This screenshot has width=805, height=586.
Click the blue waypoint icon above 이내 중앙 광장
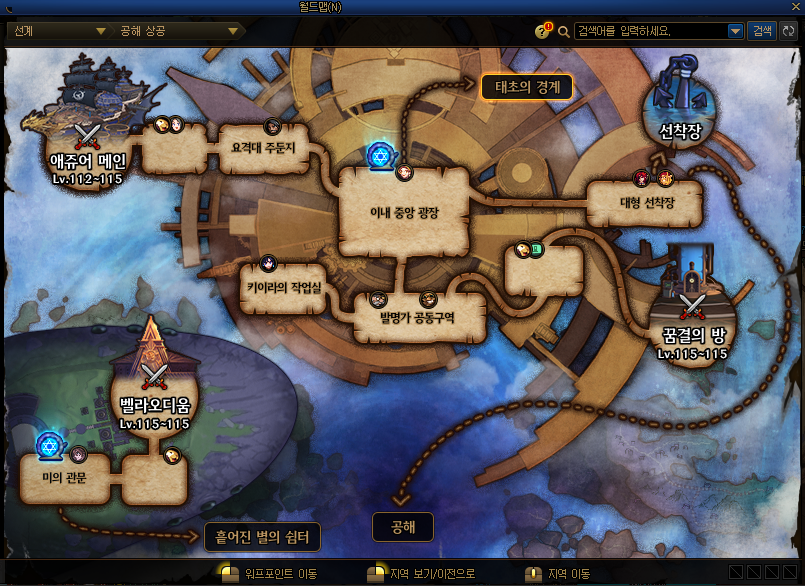click(380, 154)
